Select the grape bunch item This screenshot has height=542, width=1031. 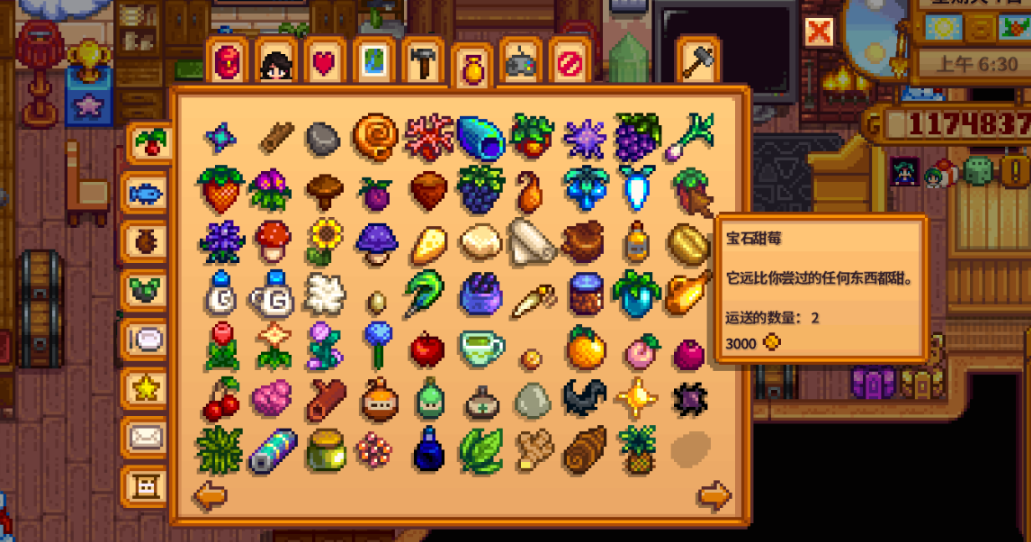pyautogui.click(x=636, y=136)
